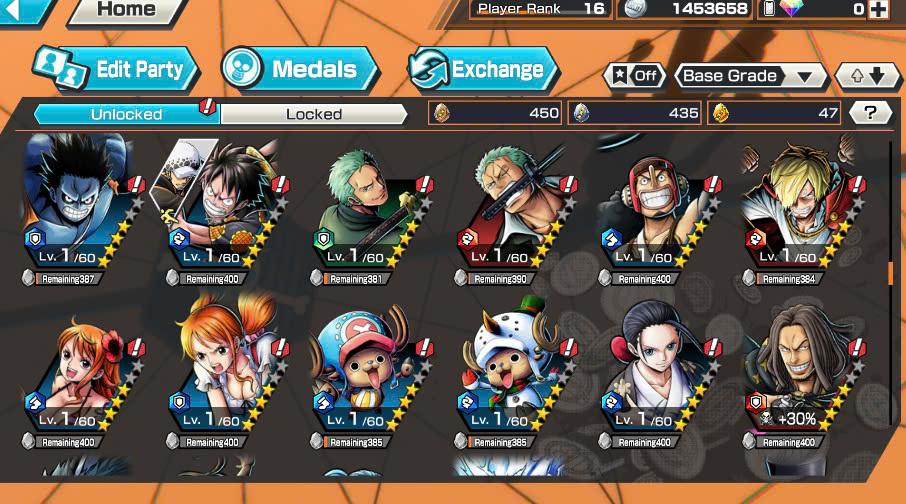Switch to the Locked characters tab

tap(313, 114)
